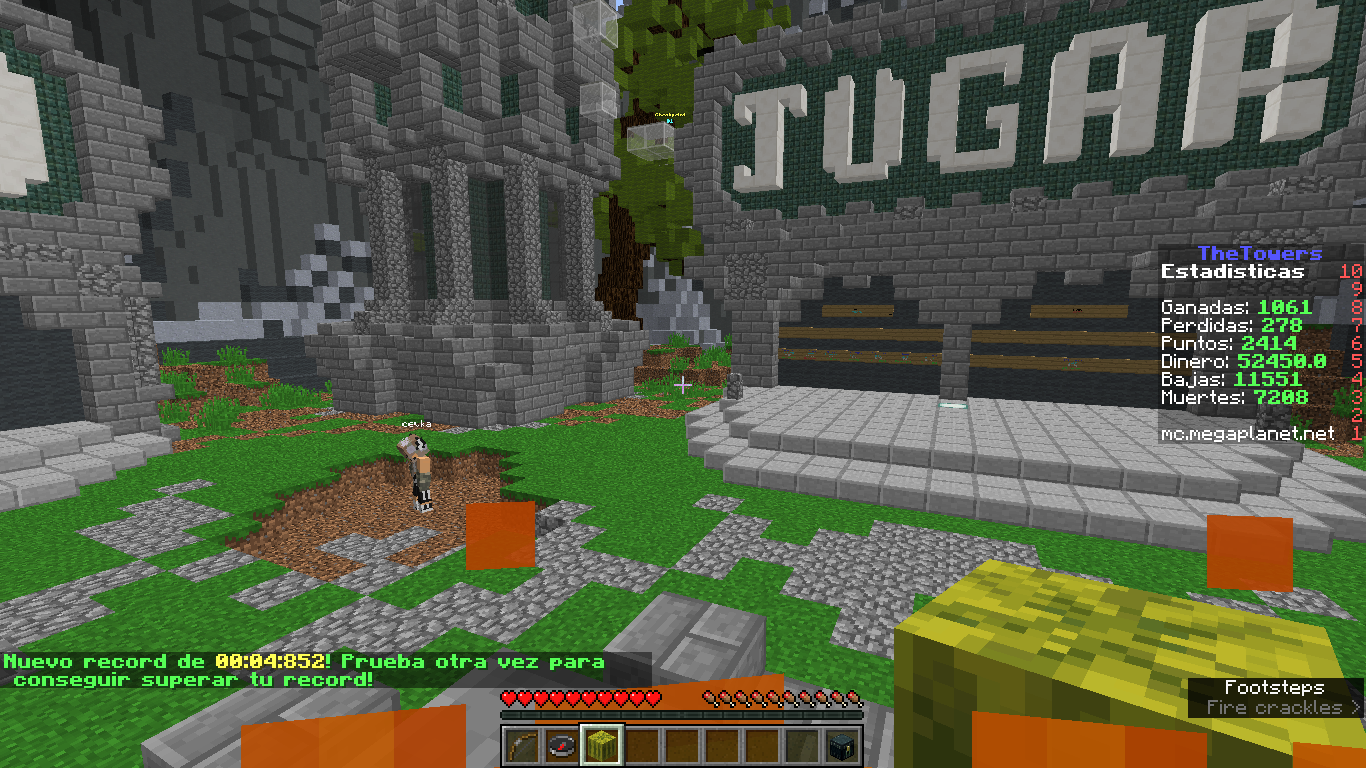This screenshot has height=768, width=1366.
Task: Select the bow hotbar slot
Action: (522, 746)
